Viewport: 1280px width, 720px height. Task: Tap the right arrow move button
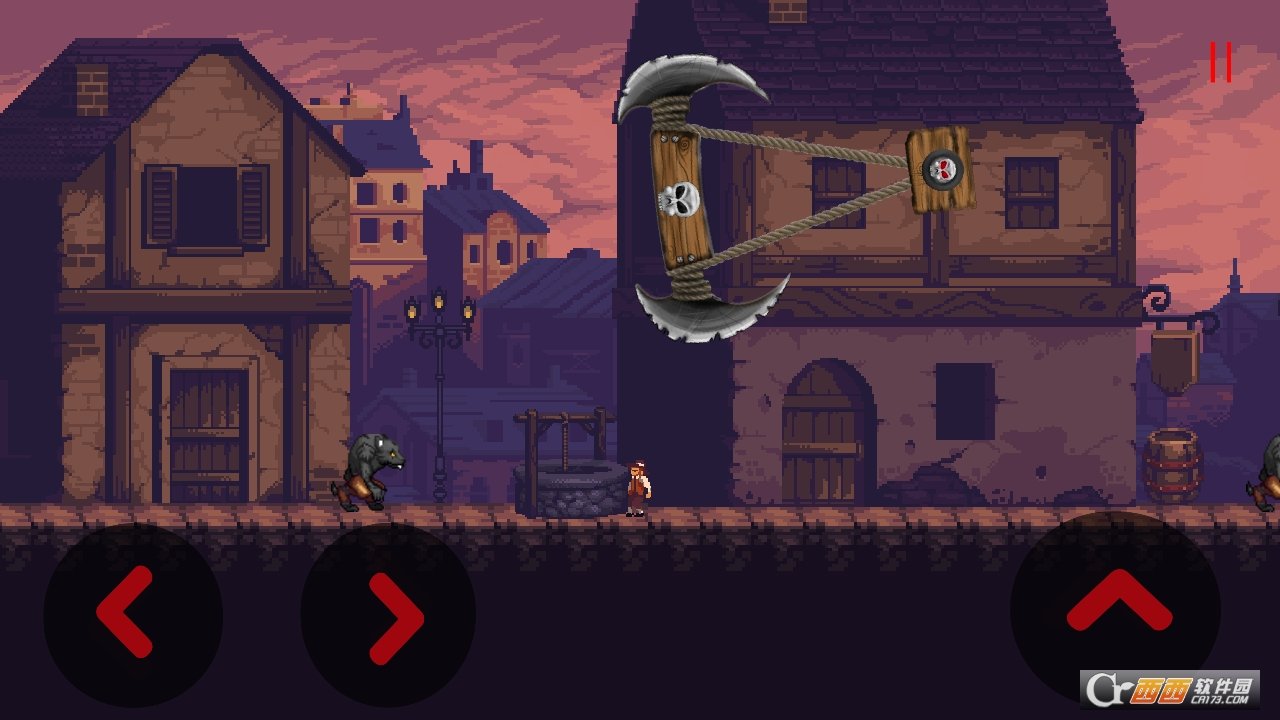click(389, 614)
